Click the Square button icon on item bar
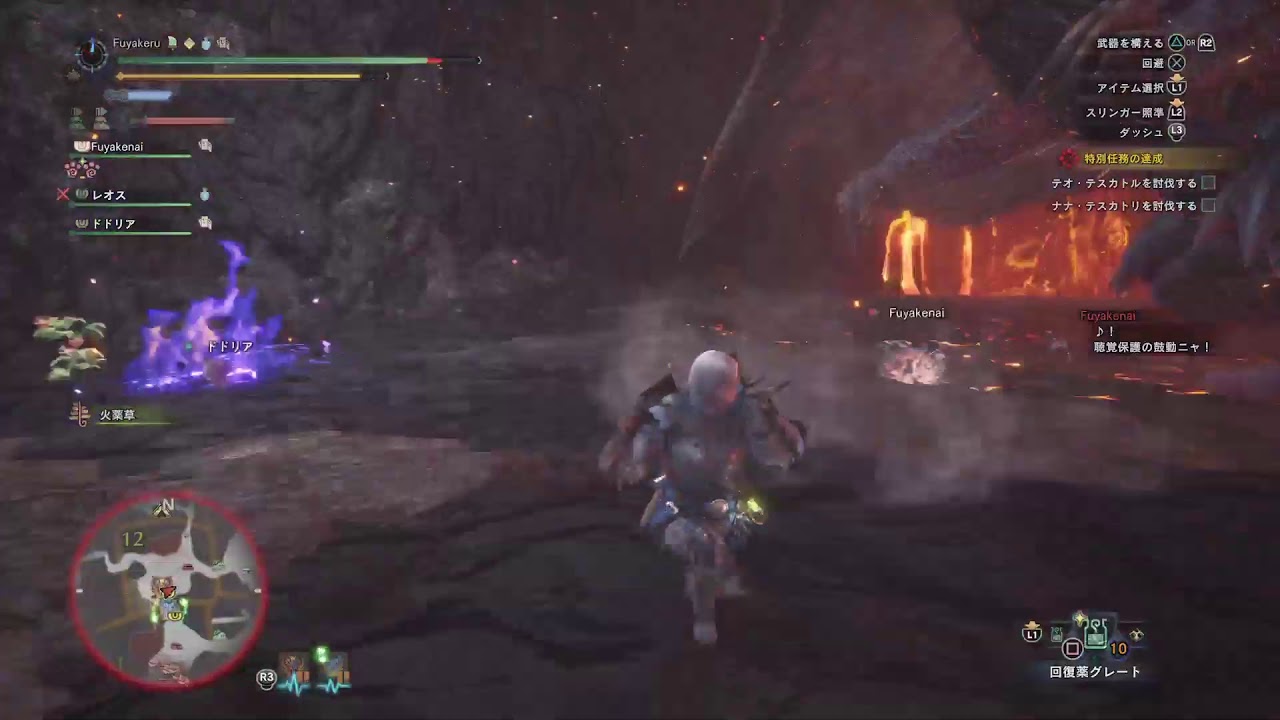 point(1072,648)
